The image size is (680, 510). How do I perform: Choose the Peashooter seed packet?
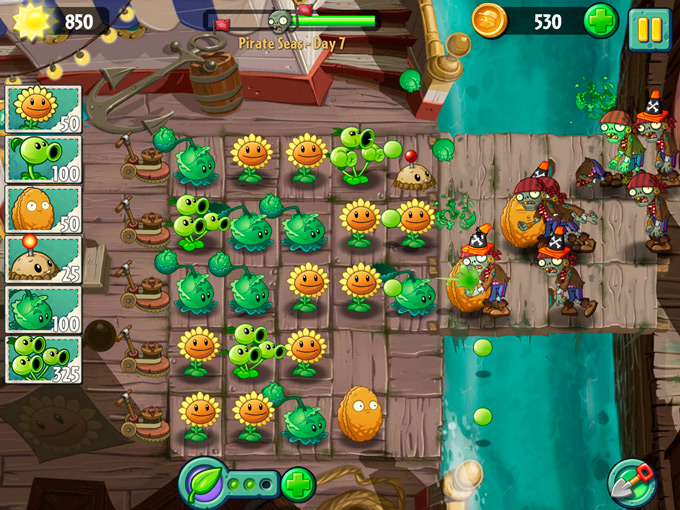pyautogui.click(x=43, y=158)
